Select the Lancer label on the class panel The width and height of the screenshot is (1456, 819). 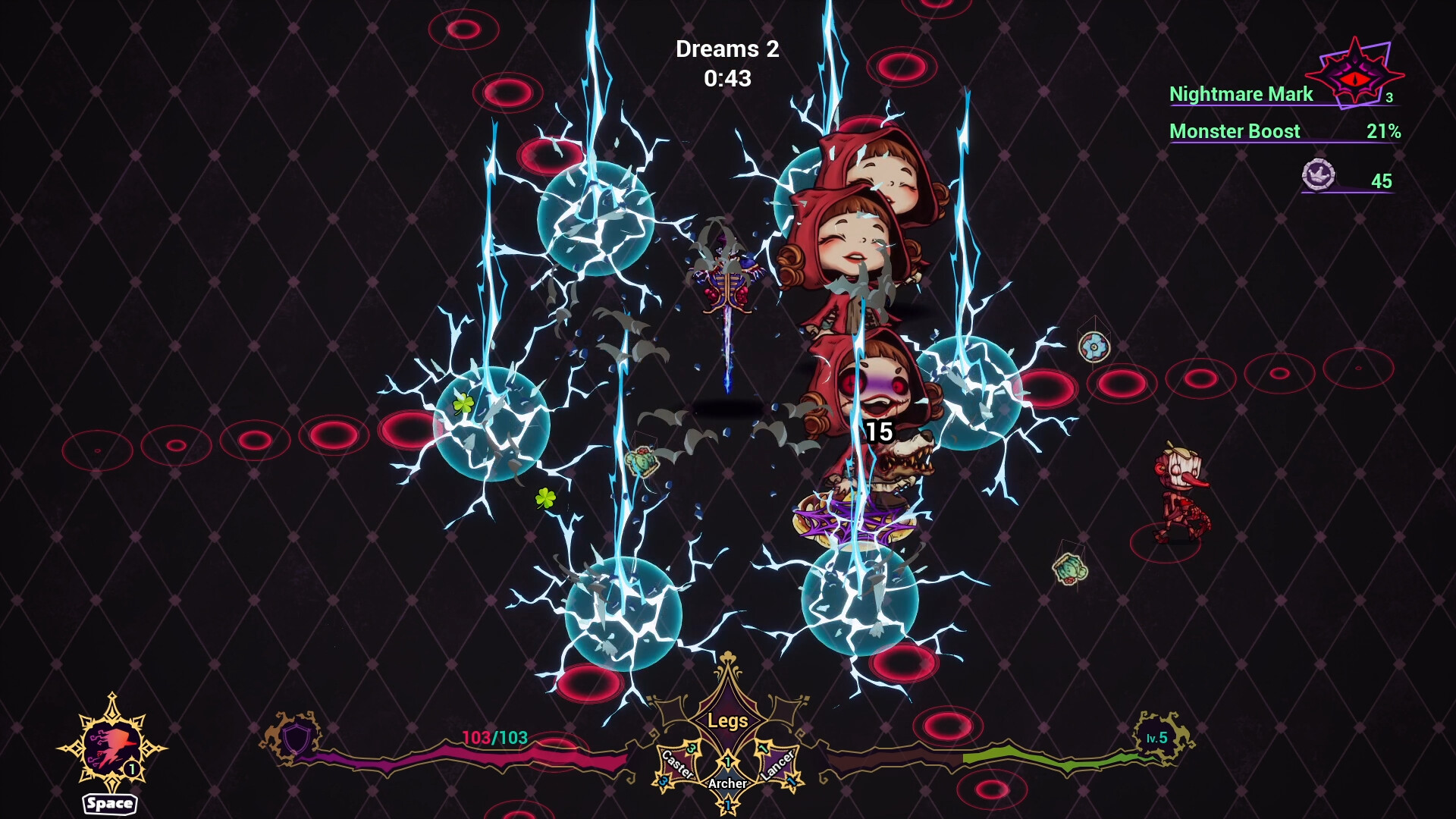(777, 764)
